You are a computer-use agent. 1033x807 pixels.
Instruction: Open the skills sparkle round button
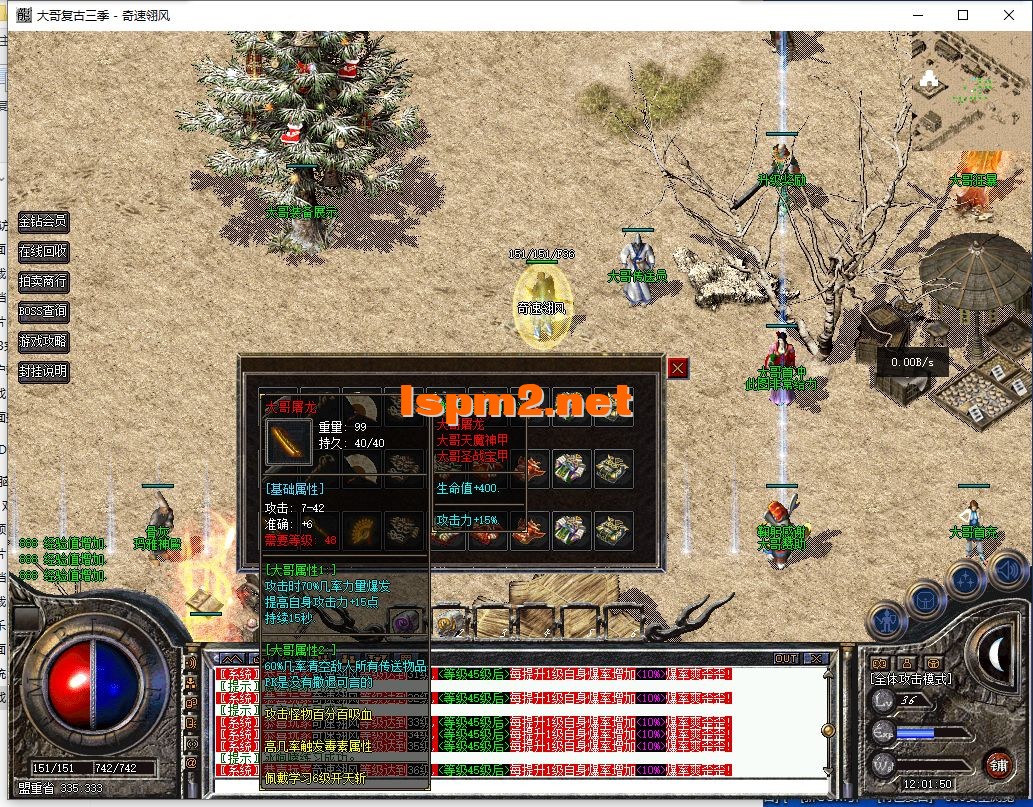coord(967,580)
